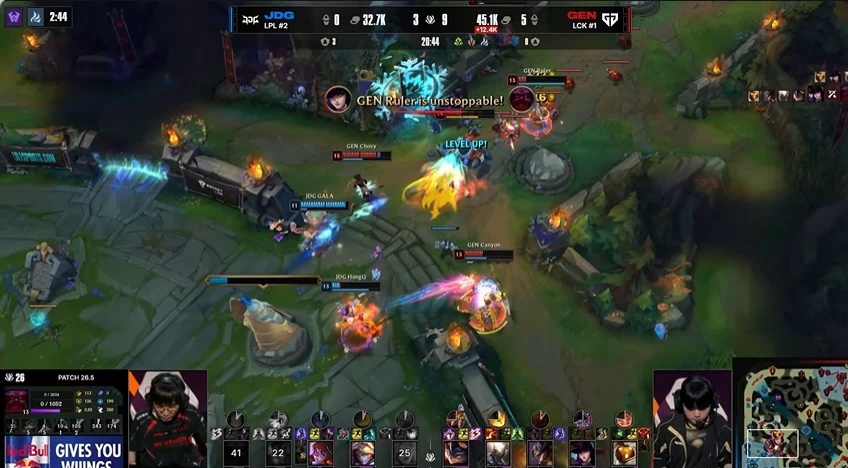Select the dead champion portrait showing 25

coord(404,453)
